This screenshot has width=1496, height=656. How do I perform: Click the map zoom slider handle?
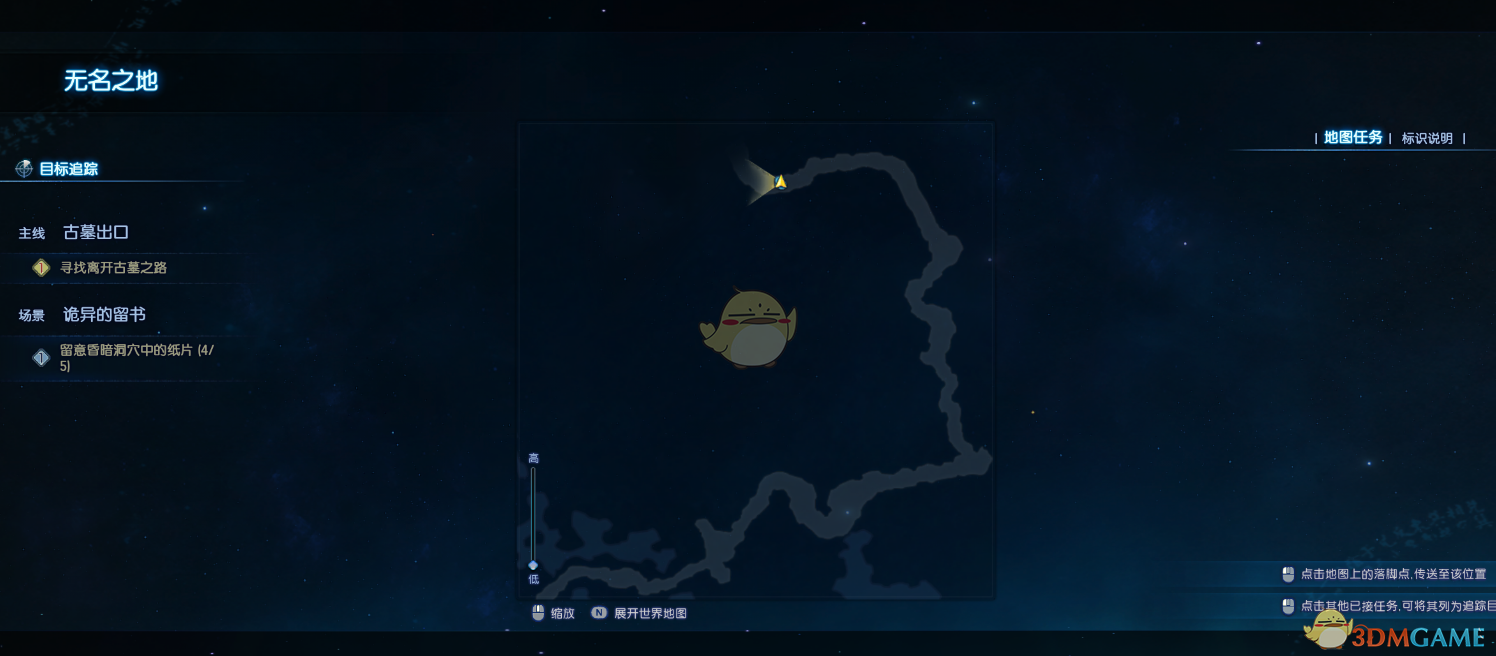(x=533, y=565)
